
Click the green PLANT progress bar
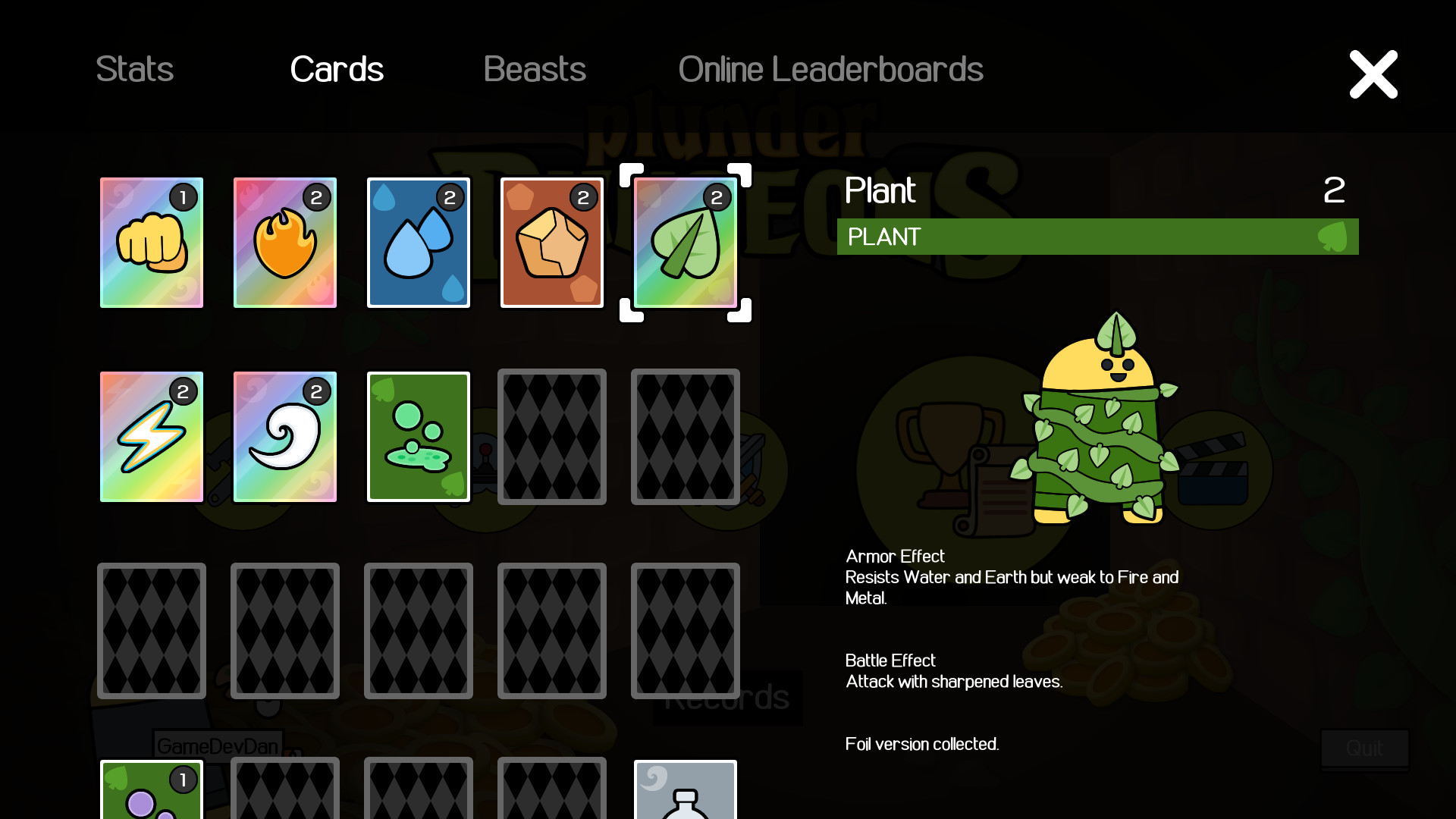pos(1096,237)
